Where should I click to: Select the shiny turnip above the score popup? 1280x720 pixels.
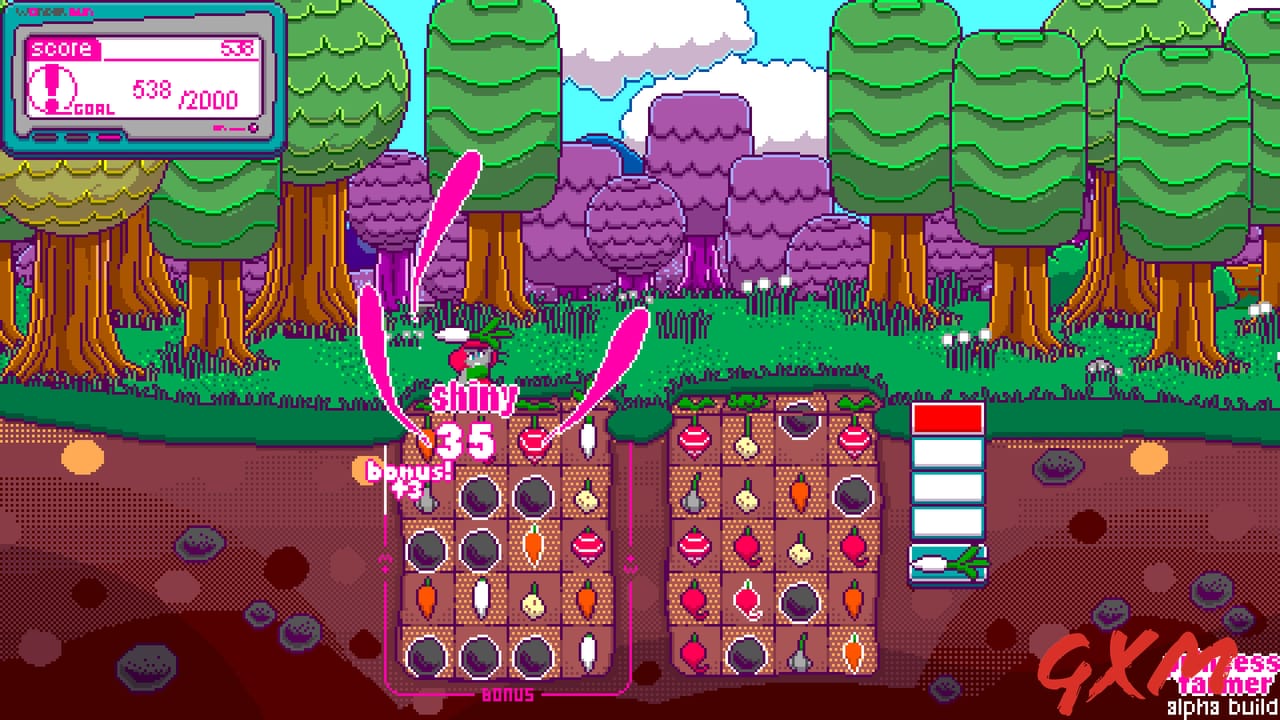pyautogui.click(x=534, y=440)
